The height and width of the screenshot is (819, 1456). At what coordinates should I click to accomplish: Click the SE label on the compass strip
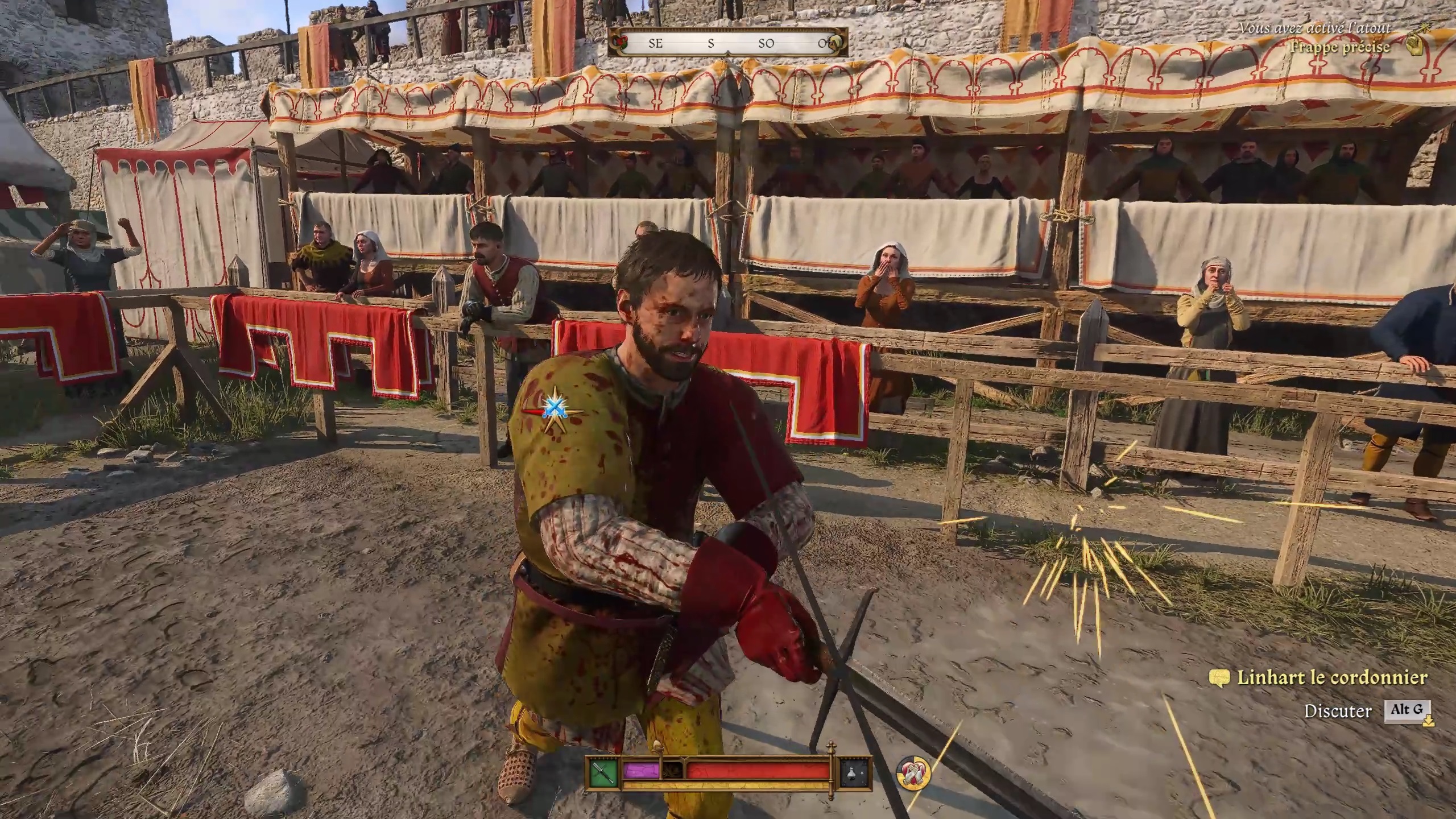point(655,44)
